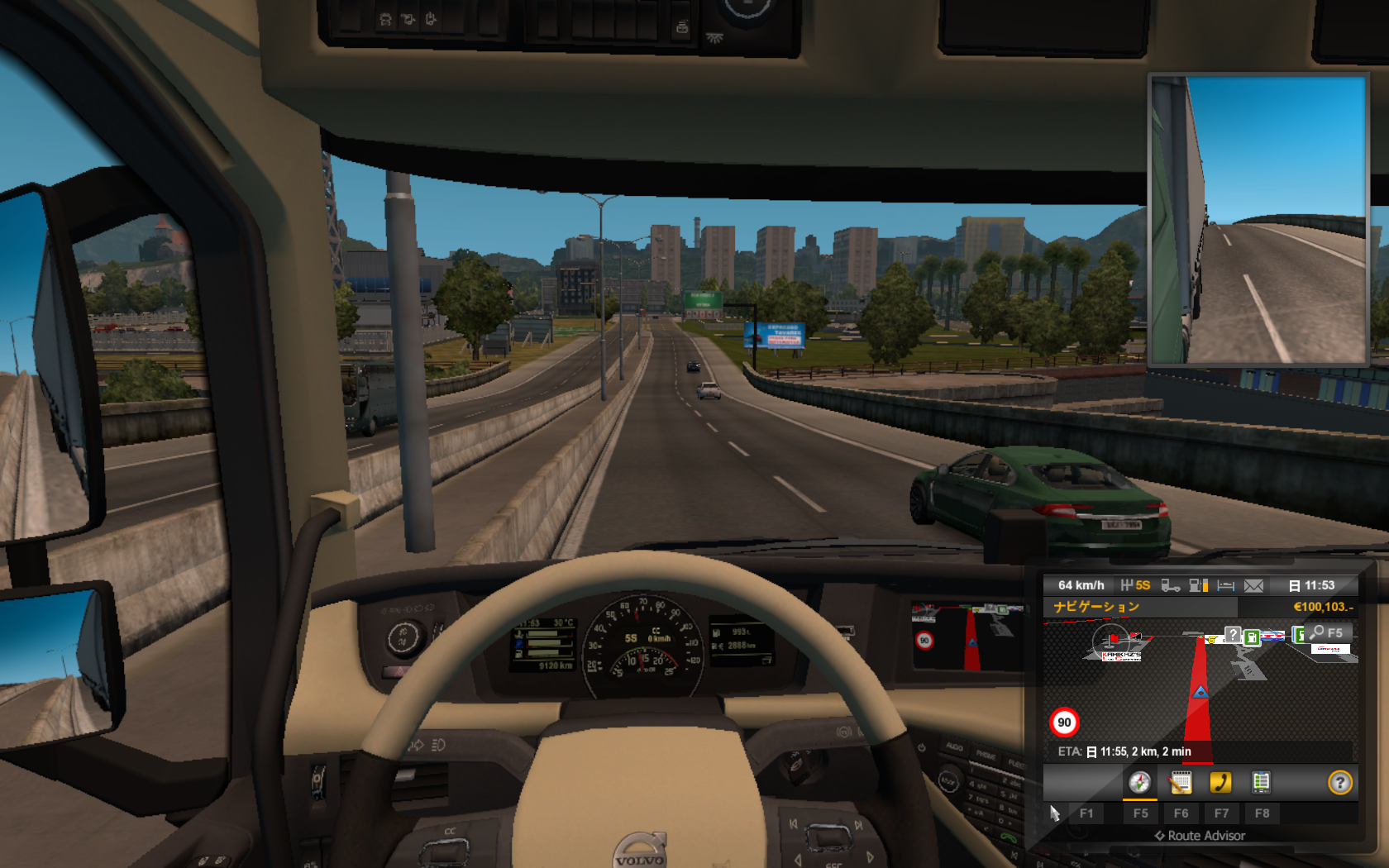Click the gray question mark map marker
This screenshot has width=1389, height=868.
(1233, 634)
